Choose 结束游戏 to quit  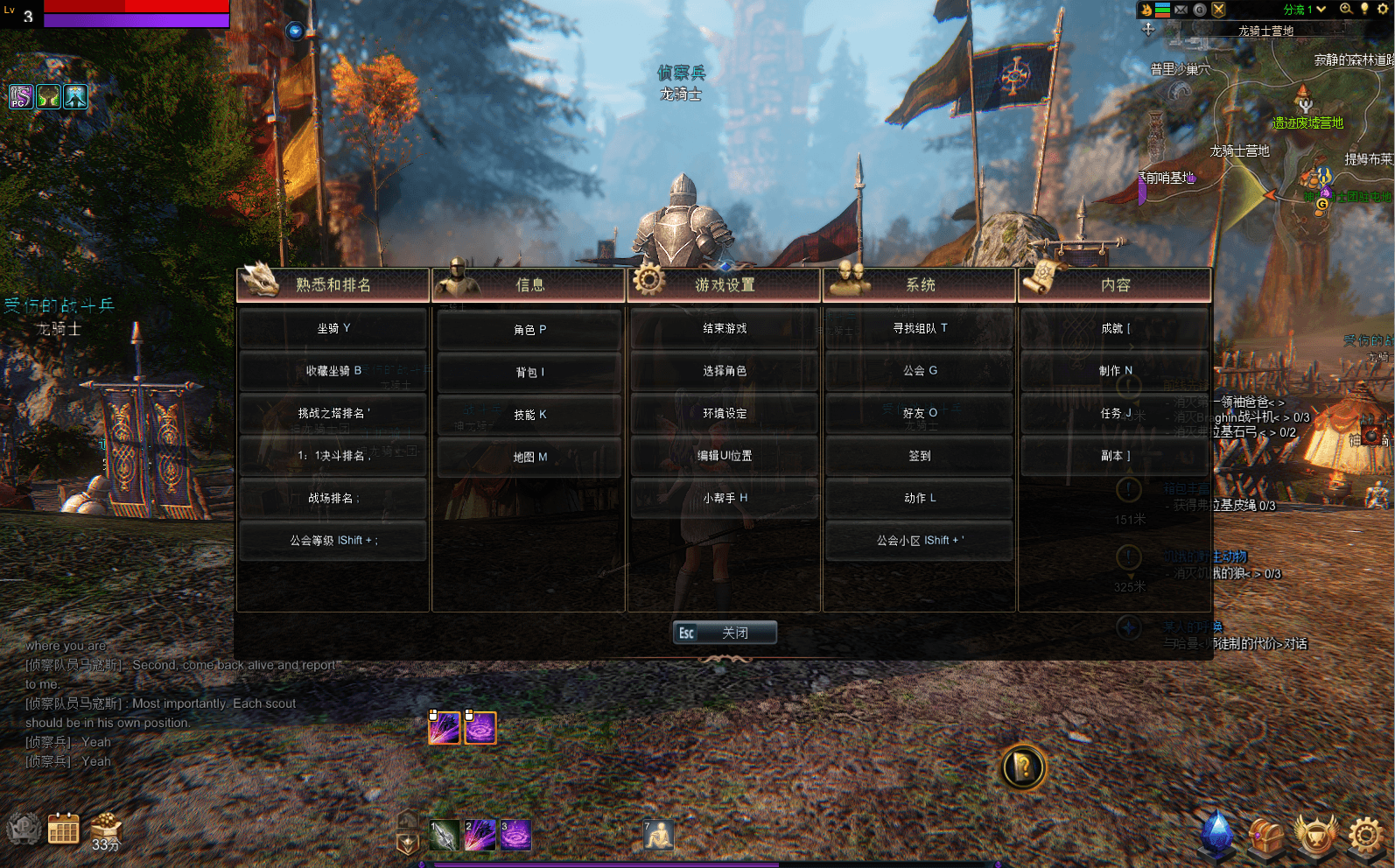click(725, 329)
